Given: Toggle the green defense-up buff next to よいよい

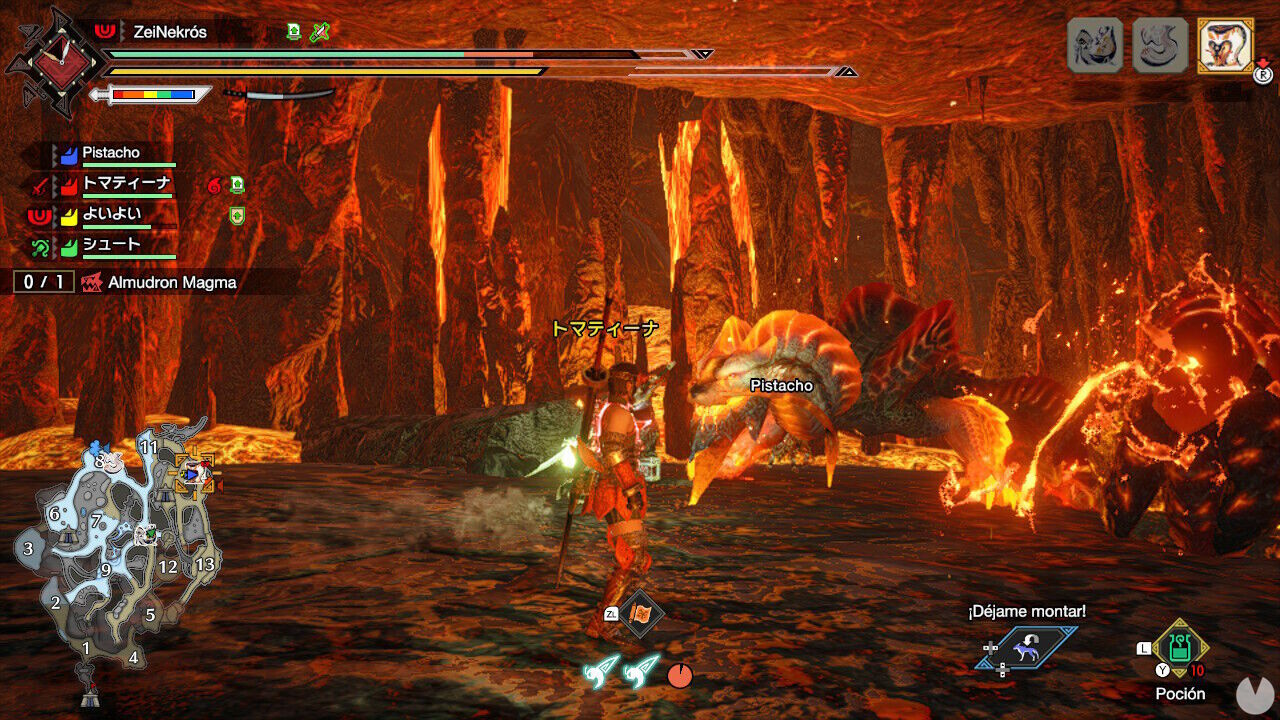Looking at the screenshot, I should click(236, 216).
